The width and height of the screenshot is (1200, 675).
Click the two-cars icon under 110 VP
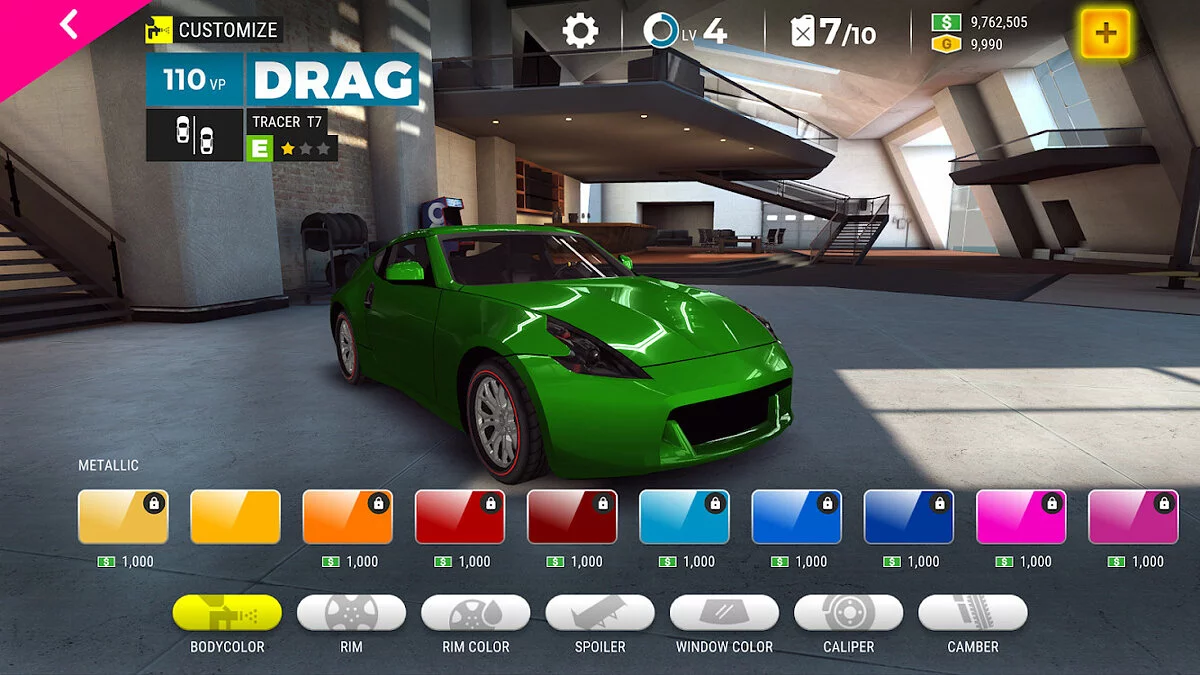tap(194, 134)
